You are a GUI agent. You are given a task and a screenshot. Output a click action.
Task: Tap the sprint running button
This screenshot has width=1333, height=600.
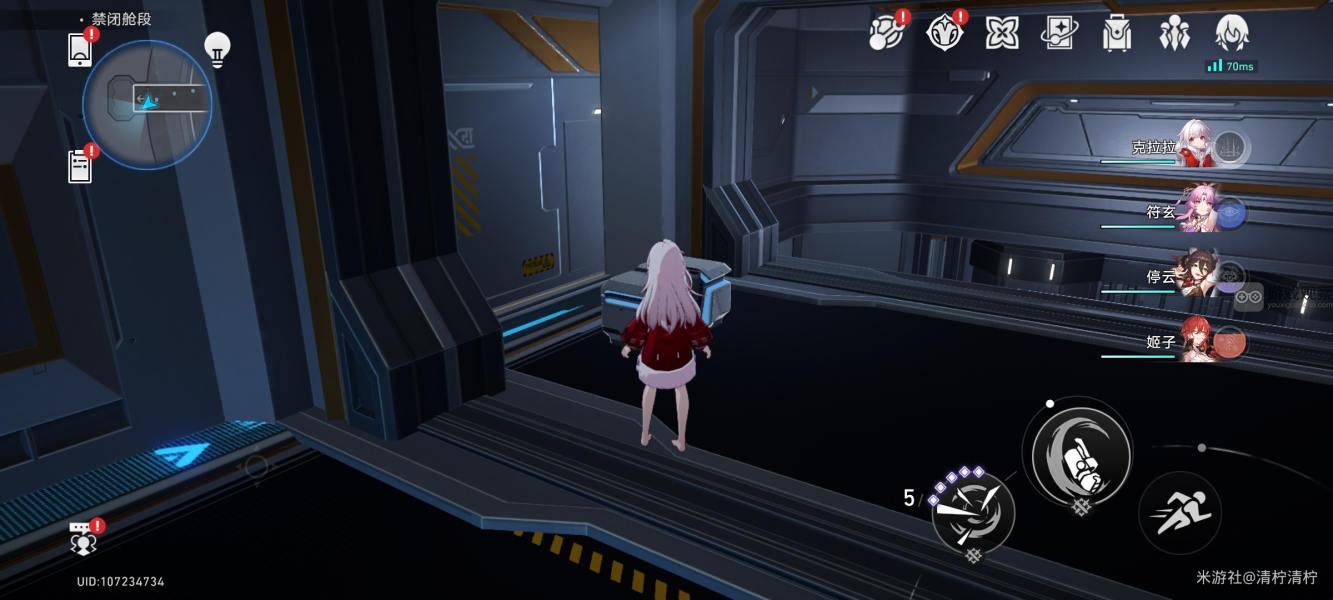(x=1180, y=513)
